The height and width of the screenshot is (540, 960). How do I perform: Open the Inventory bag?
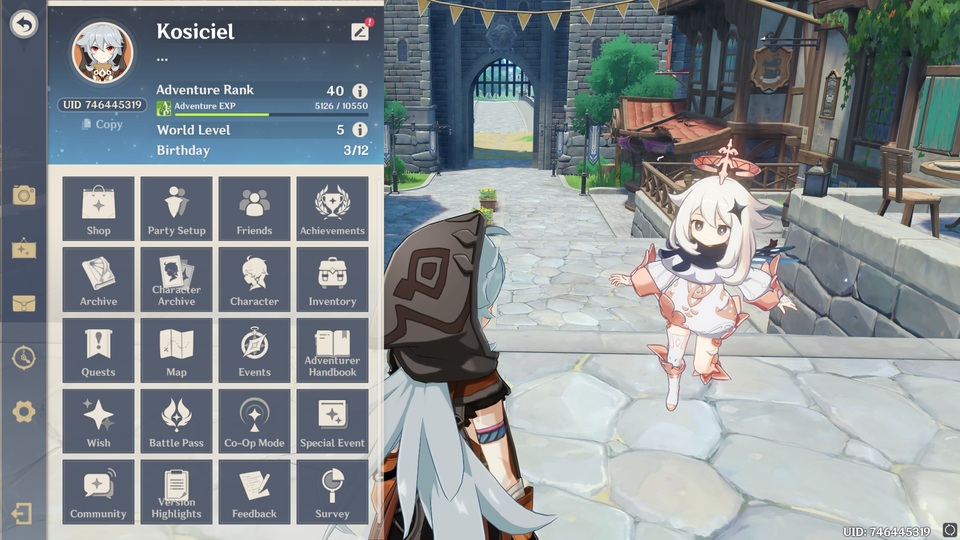[x=332, y=280]
